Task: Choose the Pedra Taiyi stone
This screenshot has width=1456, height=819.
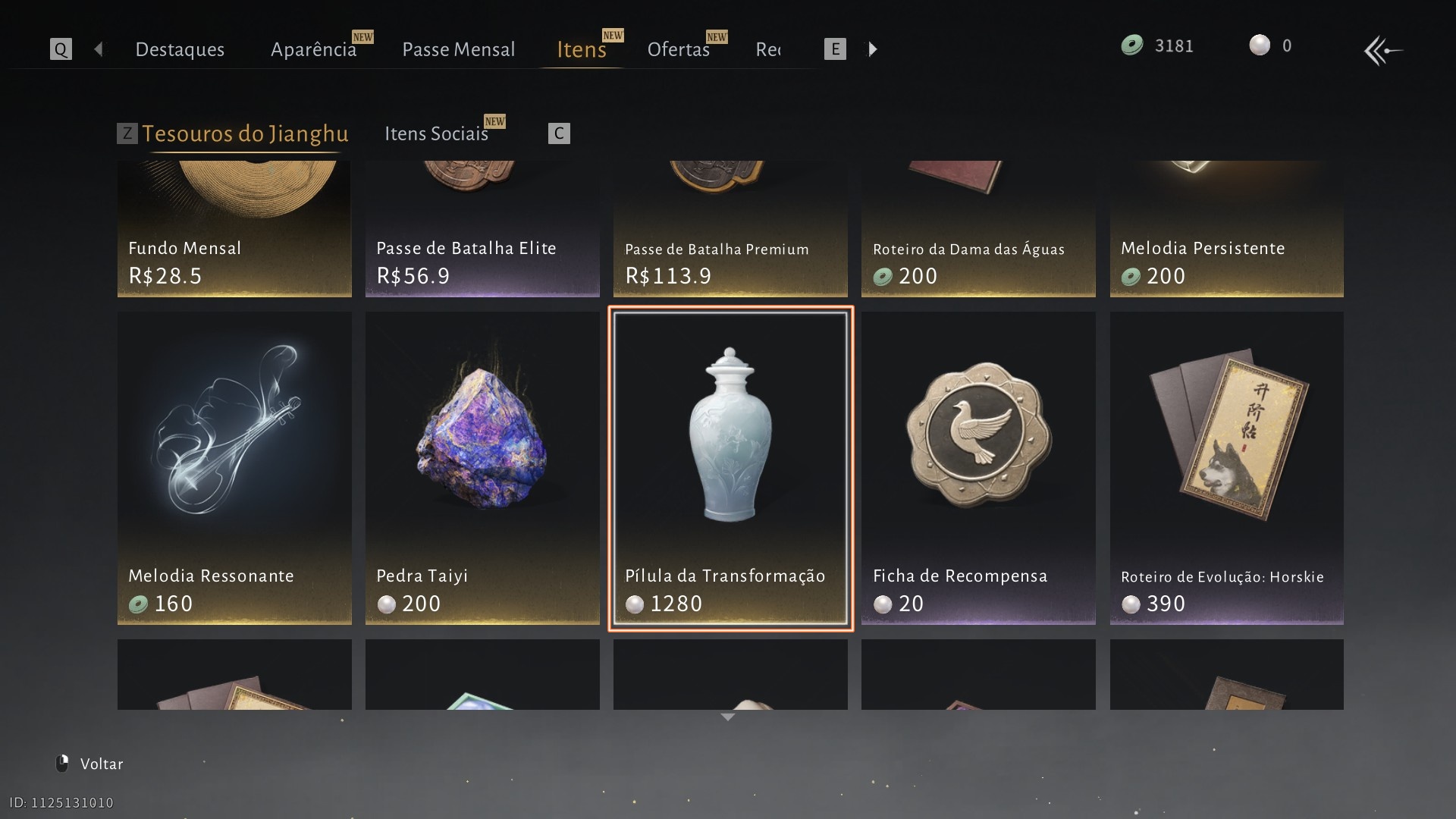Action: coord(482,468)
